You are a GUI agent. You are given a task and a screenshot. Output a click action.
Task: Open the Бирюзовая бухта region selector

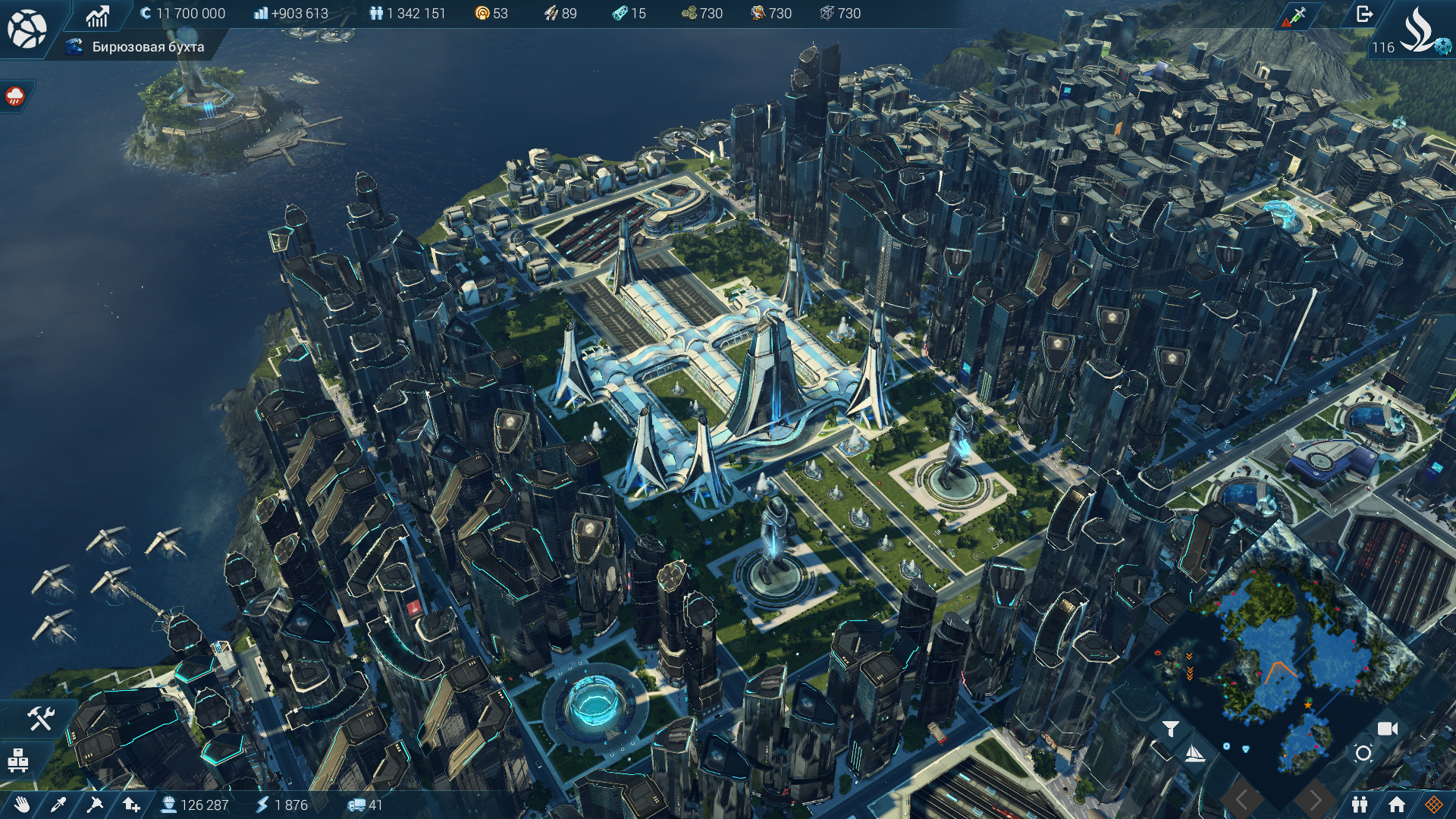[140, 47]
